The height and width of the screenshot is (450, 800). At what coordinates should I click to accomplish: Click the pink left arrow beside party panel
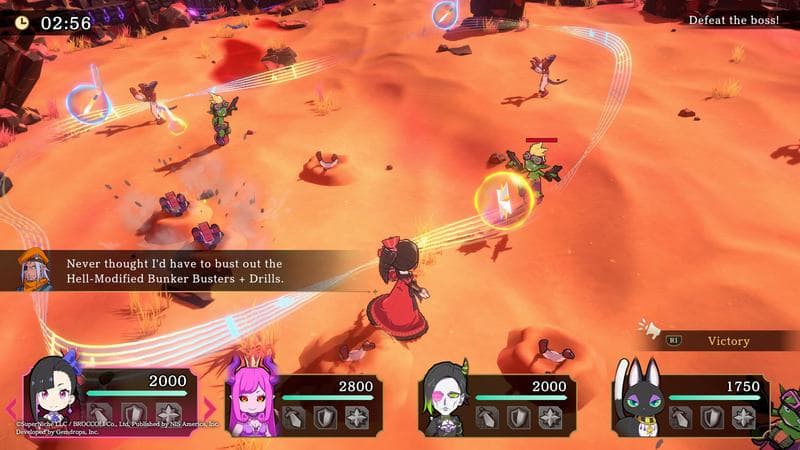pos(11,407)
